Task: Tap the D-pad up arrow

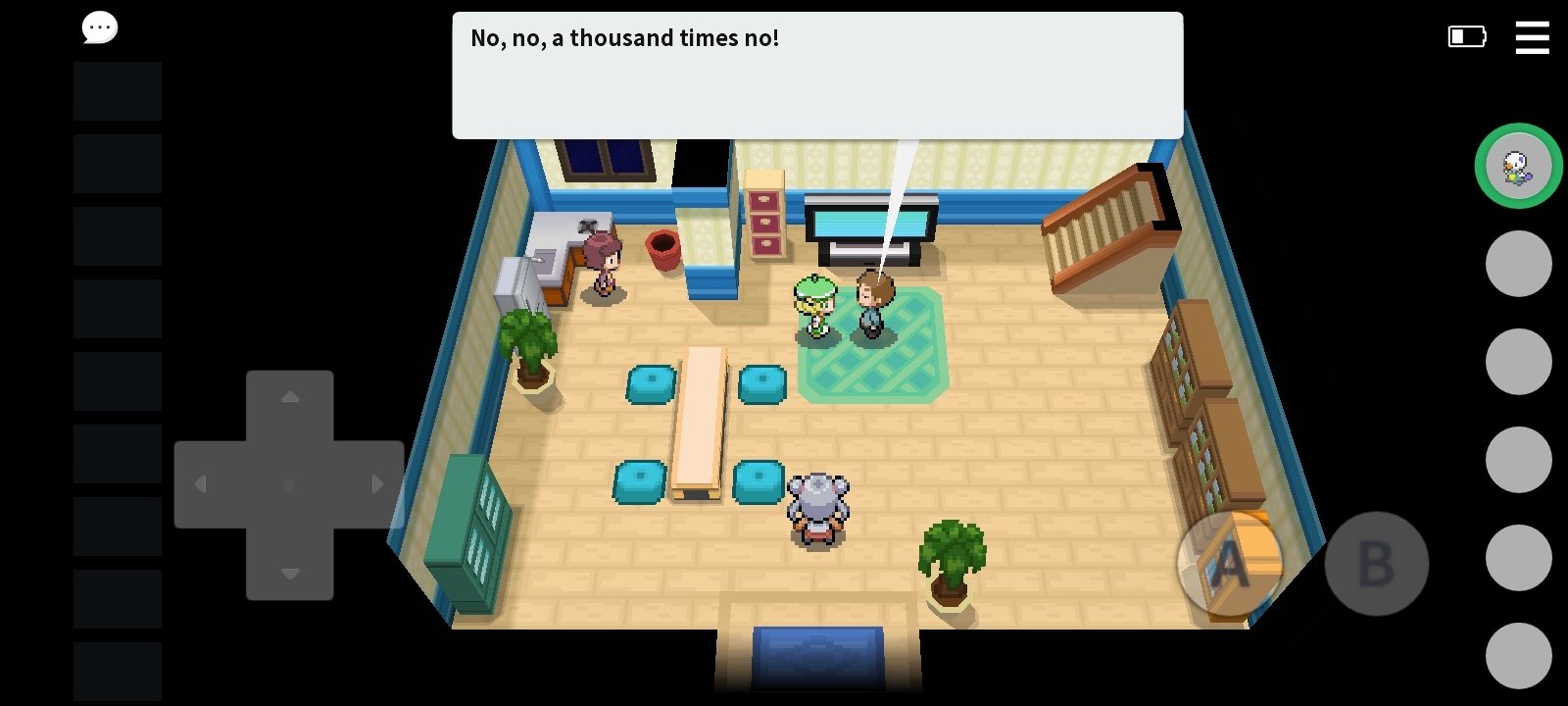Action: click(x=290, y=398)
